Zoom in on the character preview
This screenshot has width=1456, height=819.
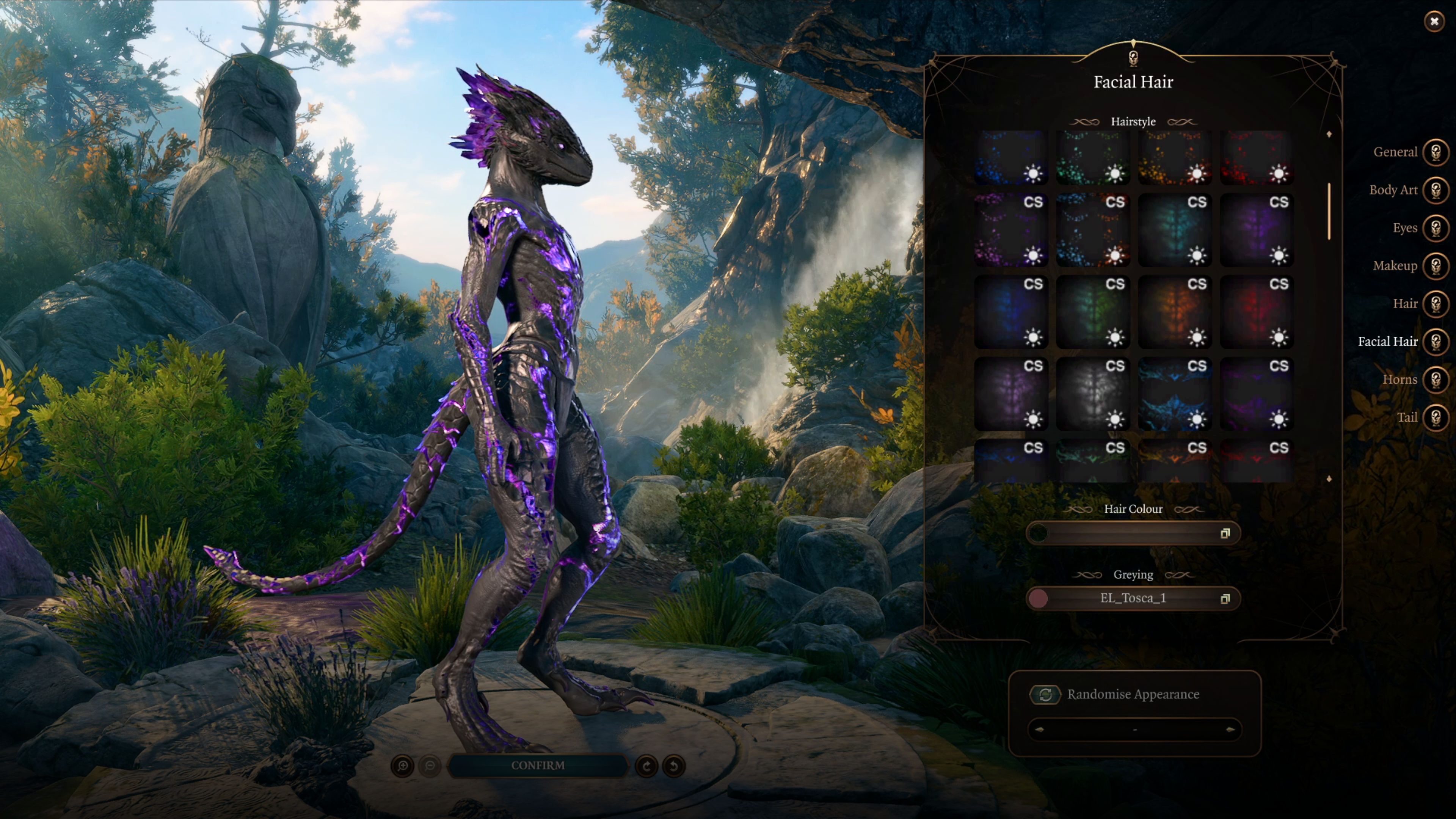pyautogui.click(x=402, y=766)
